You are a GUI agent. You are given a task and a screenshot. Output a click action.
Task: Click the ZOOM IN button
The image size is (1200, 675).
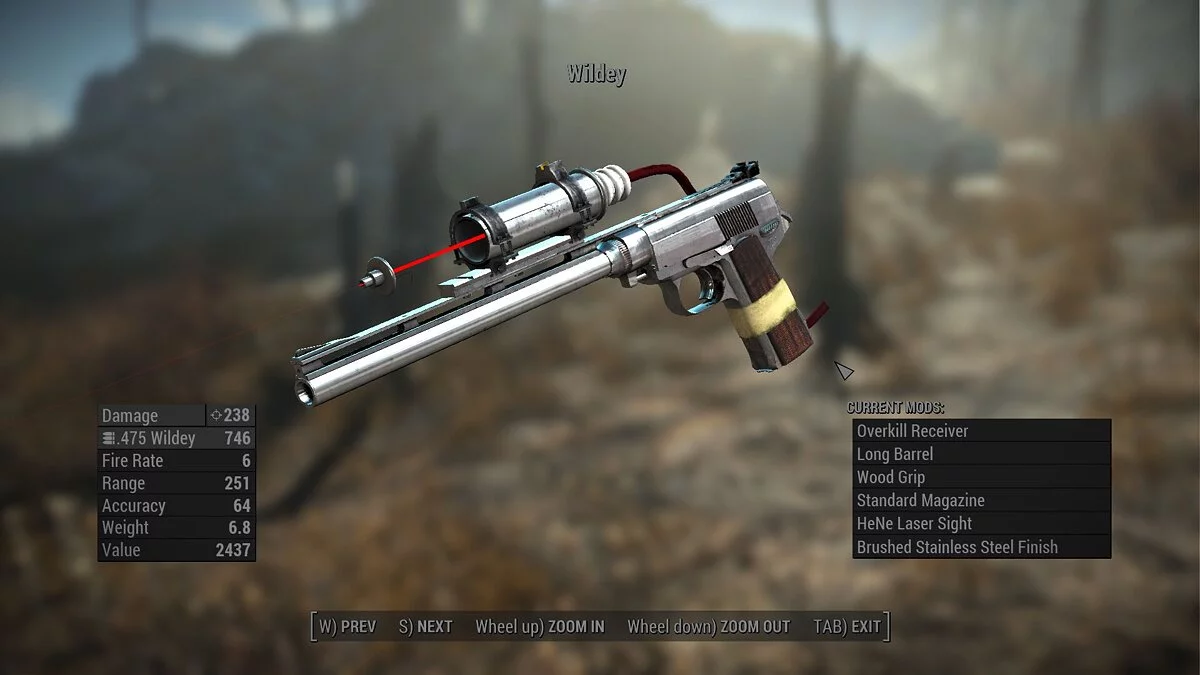540,627
